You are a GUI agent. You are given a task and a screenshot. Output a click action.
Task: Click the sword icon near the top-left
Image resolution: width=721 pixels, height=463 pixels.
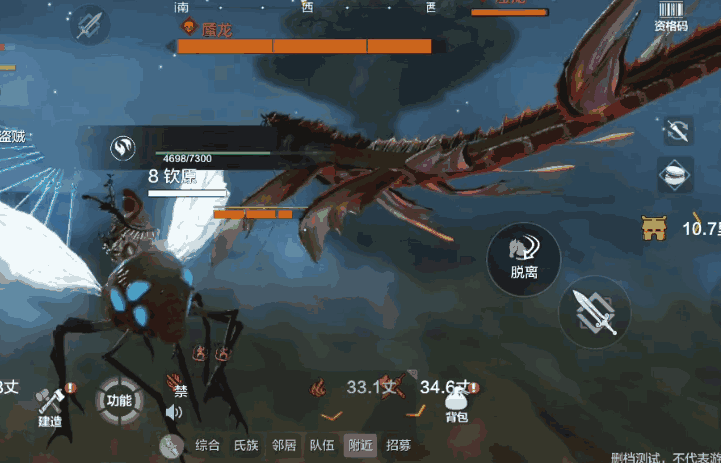pos(91,24)
